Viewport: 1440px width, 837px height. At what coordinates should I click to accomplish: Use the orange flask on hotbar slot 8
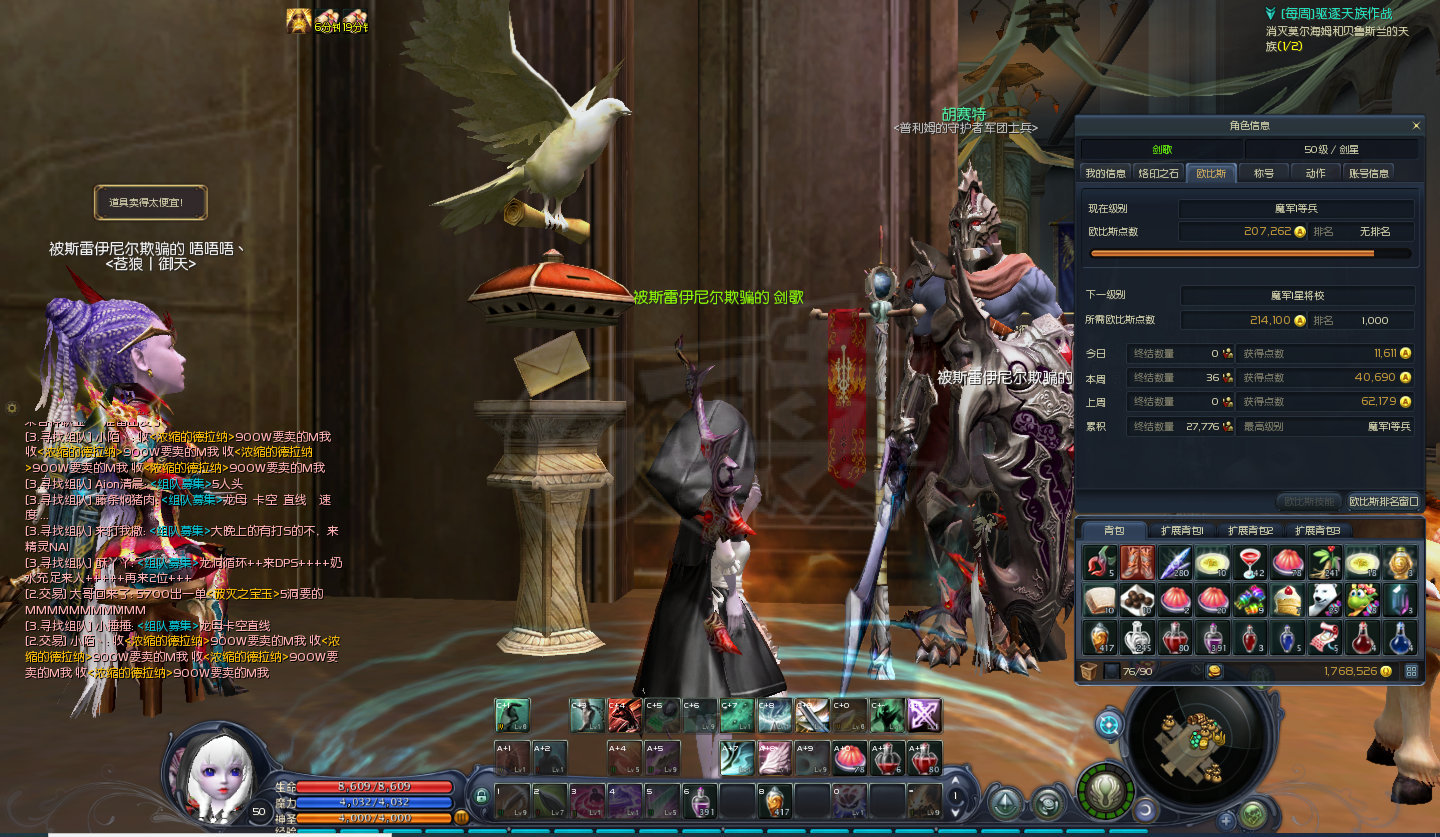click(x=775, y=800)
